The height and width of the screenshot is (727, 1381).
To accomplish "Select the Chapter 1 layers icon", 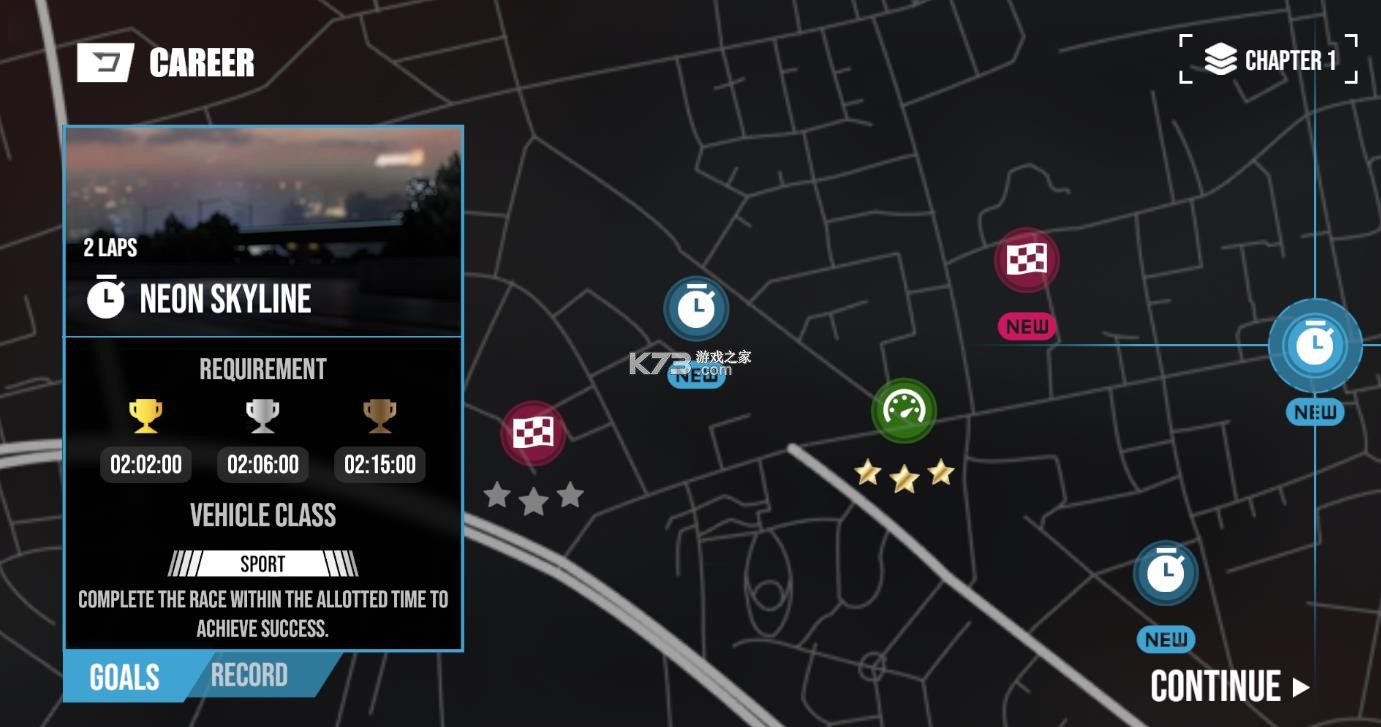I will [x=1222, y=58].
